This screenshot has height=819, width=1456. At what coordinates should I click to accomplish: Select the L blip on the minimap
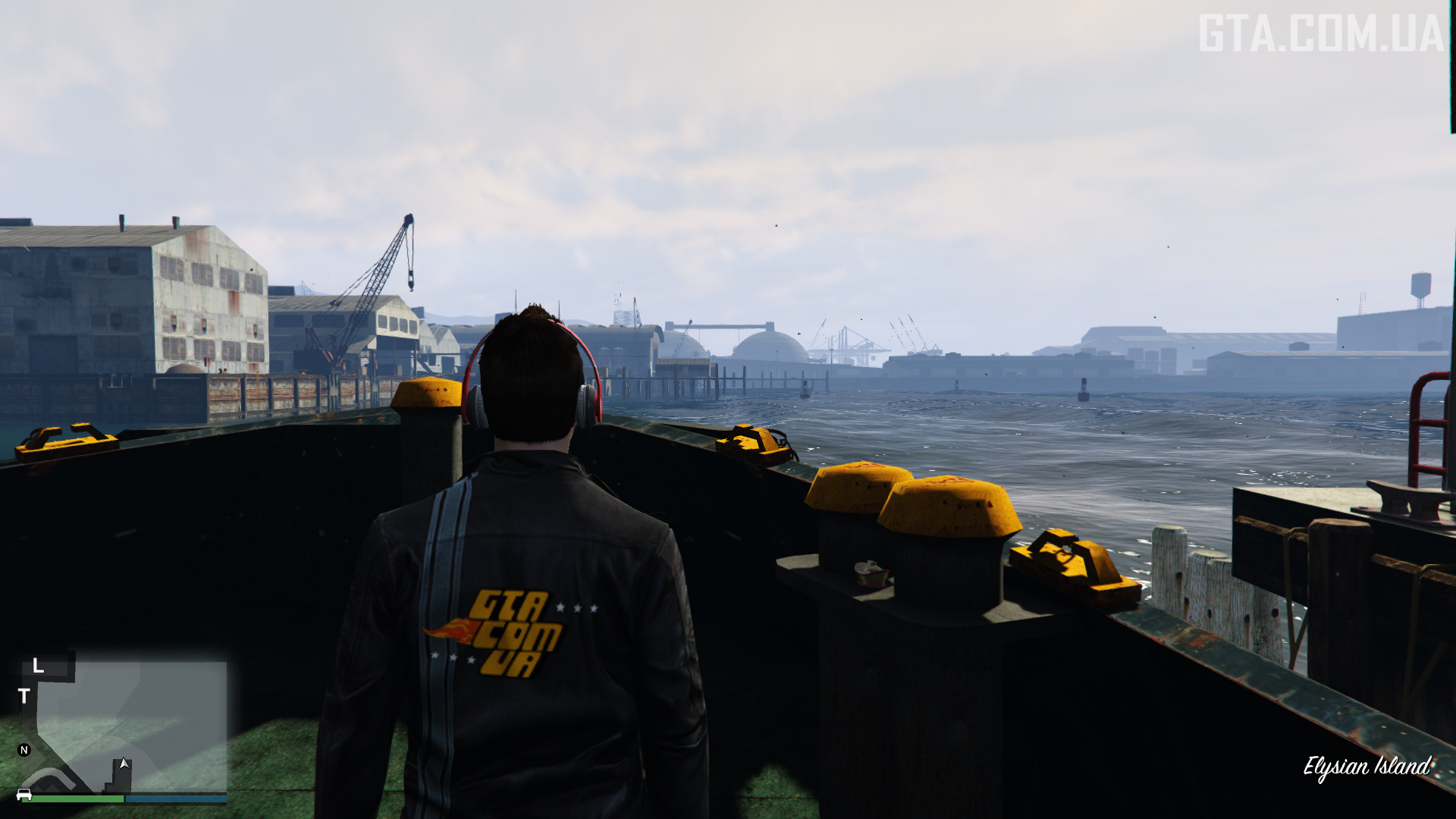pos(38,667)
